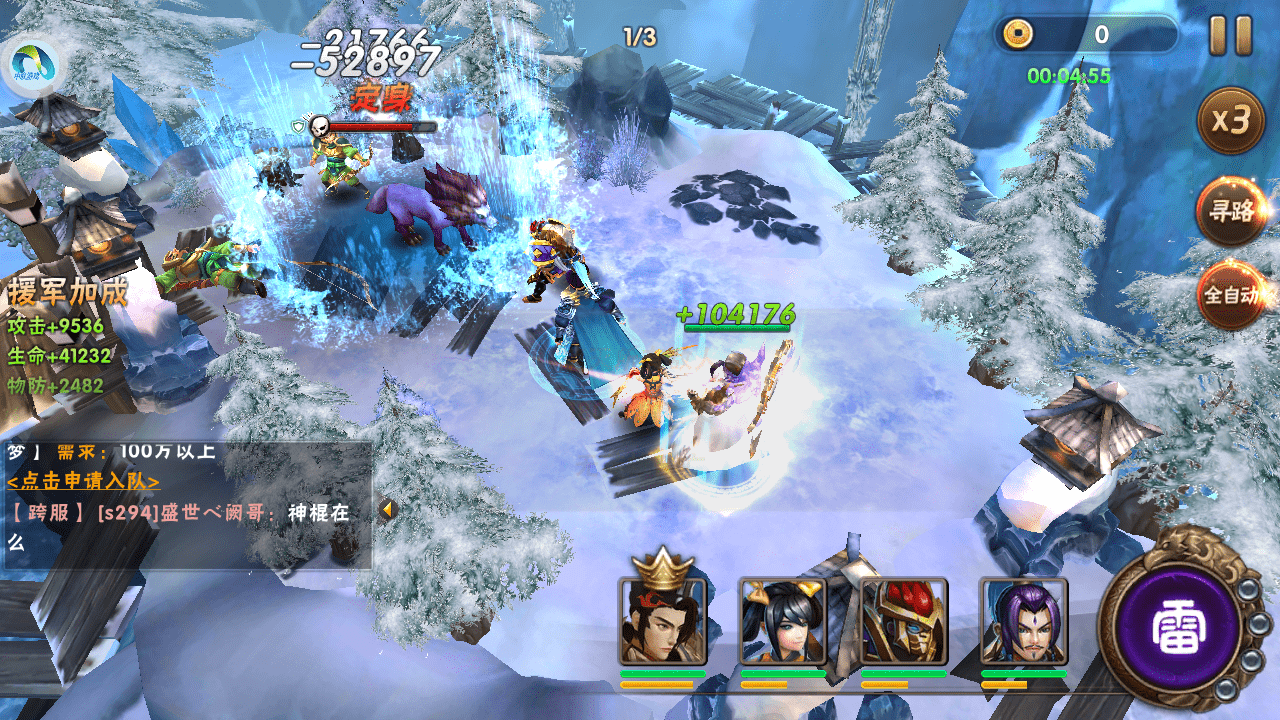Toggle the 全自动 full auto mode
This screenshot has height=720, width=1280.
[x=1233, y=295]
